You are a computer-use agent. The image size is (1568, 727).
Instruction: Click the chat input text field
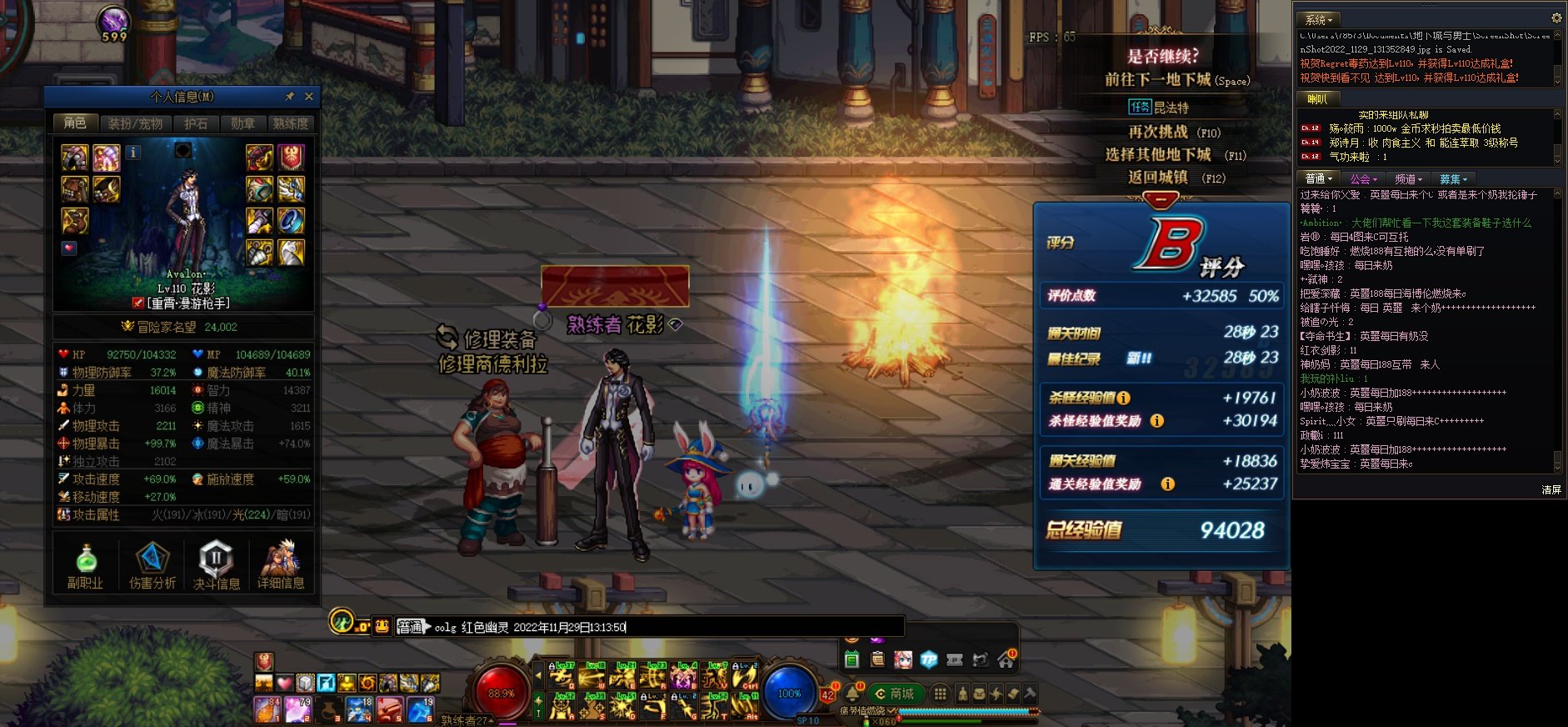pos(750,627)
